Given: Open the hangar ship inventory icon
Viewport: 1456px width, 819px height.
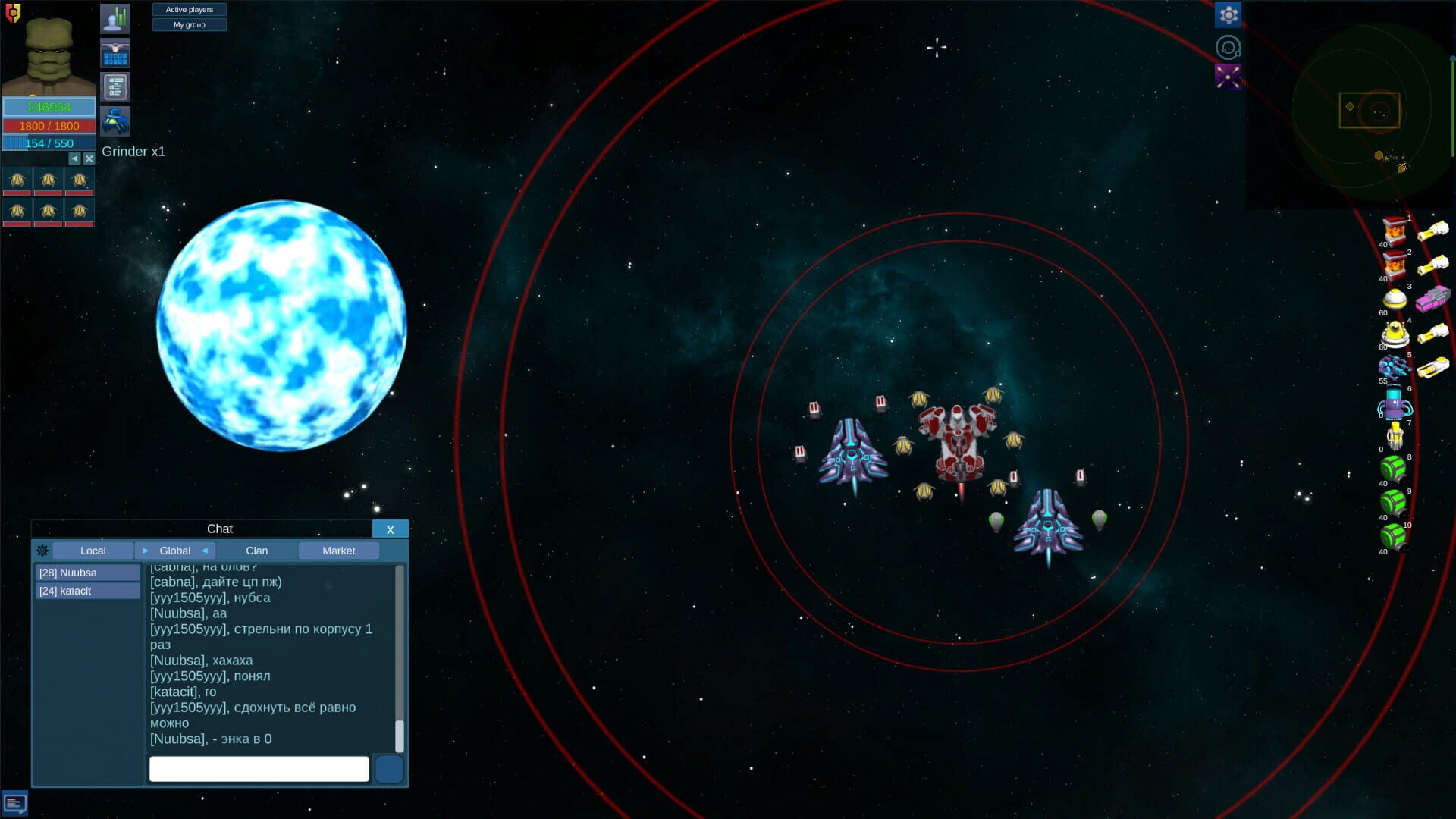Looking at the screenshot, I should click(x=115, y=53).
